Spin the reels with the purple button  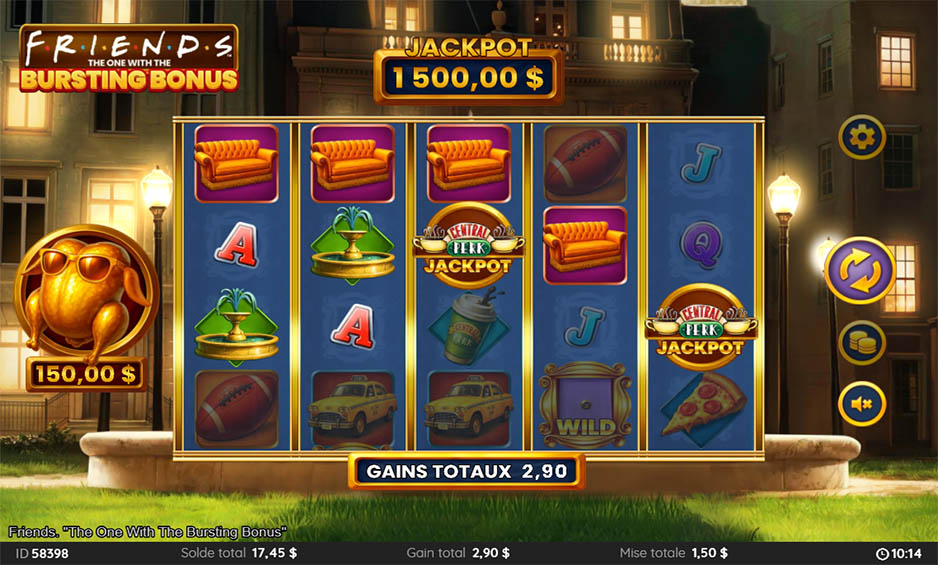(860, 270)
